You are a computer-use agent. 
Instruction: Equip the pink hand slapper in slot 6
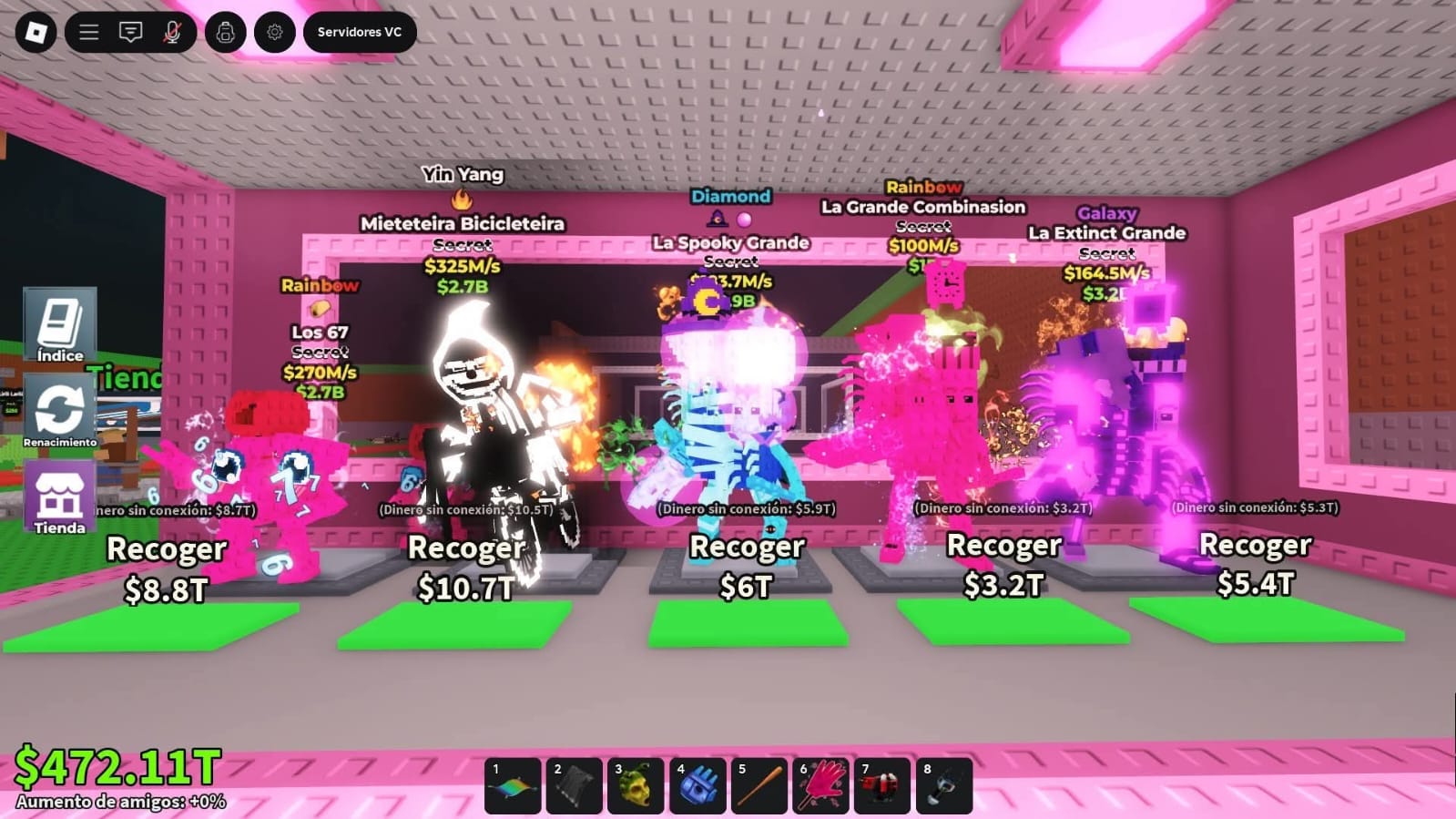[x=821, y=785]
